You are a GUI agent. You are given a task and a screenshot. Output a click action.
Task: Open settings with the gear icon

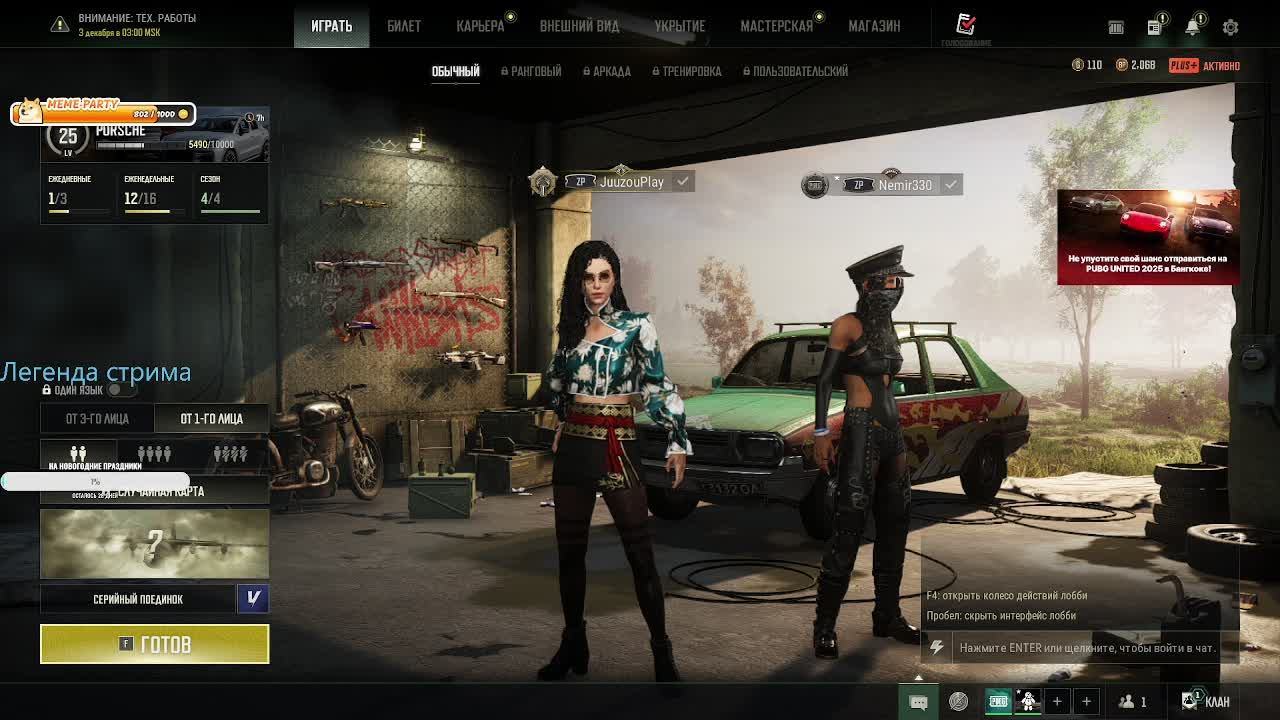(1230, 27)
